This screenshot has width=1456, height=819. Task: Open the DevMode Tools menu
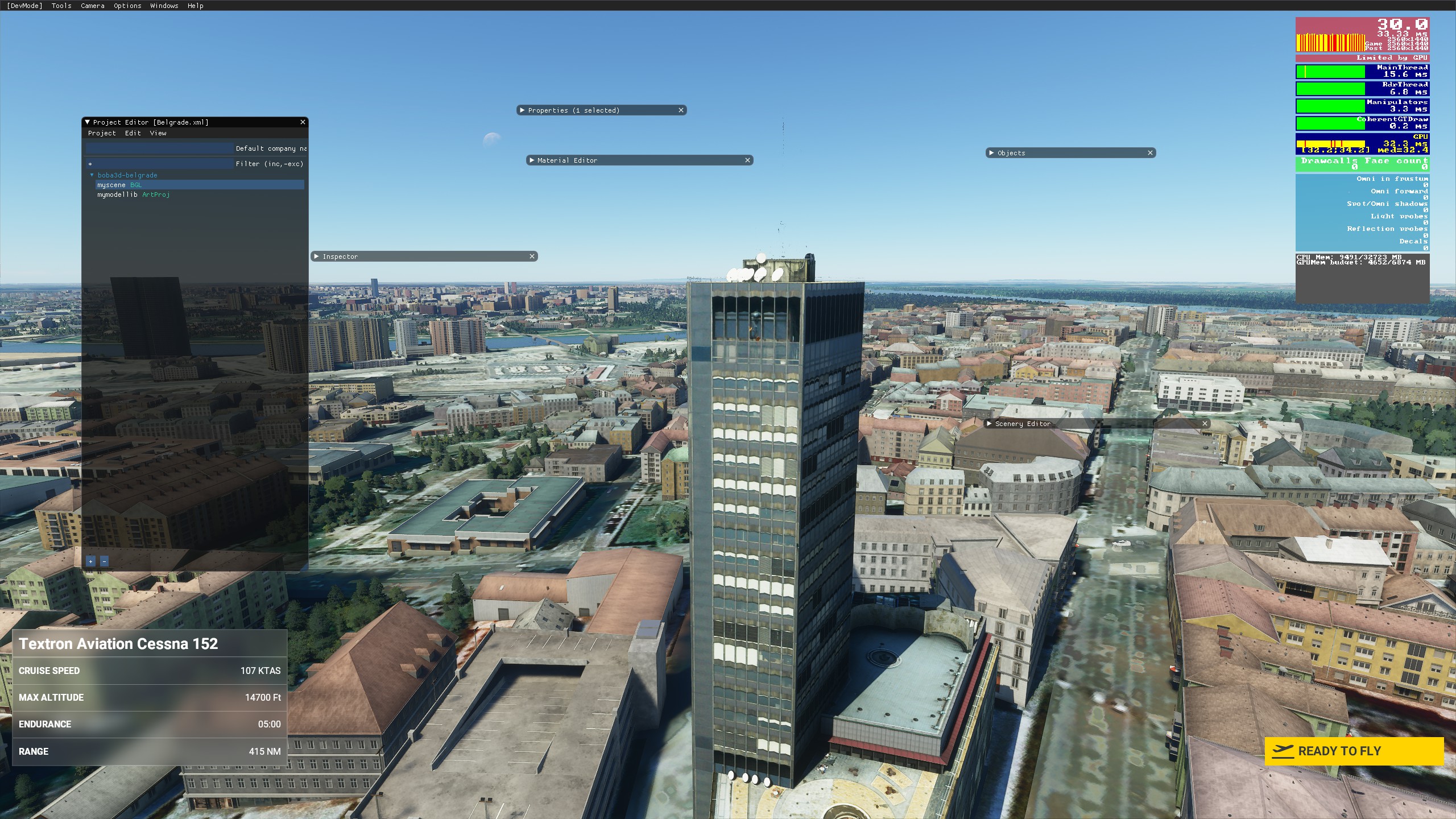click(x=61, y=6)
